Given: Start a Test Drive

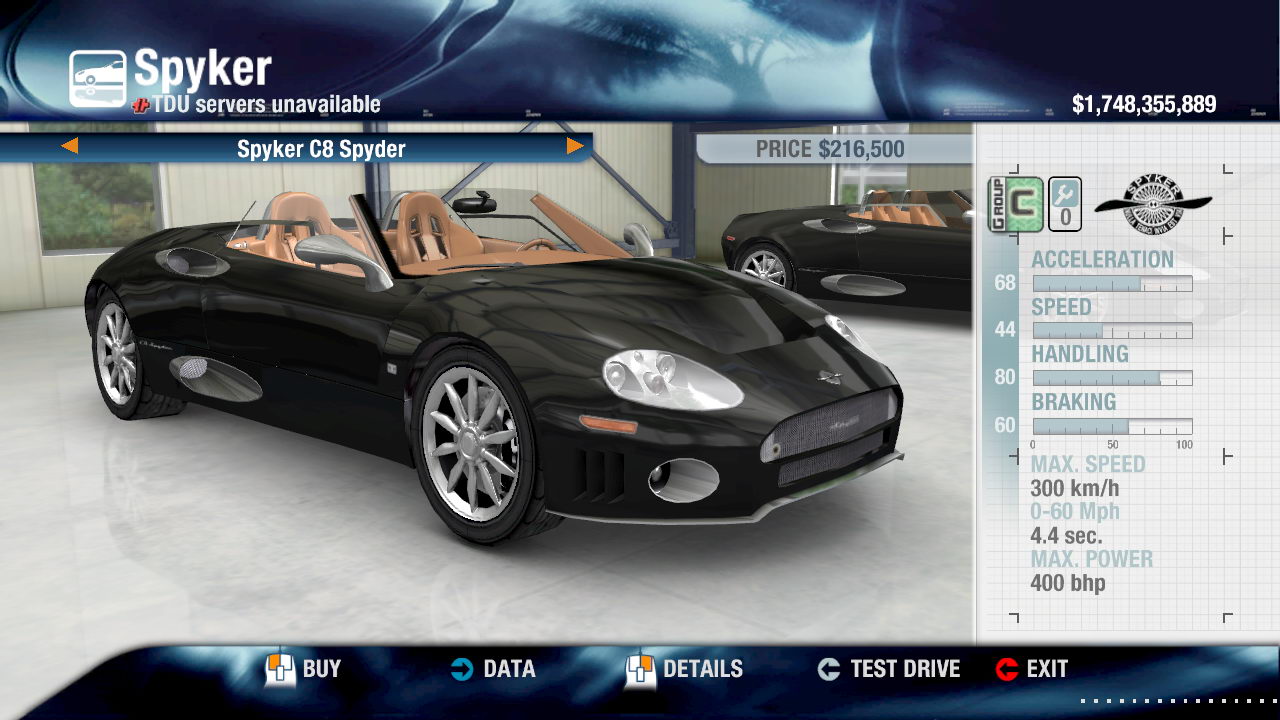Looking at the screenshot, I should click(x=888, y=669).
